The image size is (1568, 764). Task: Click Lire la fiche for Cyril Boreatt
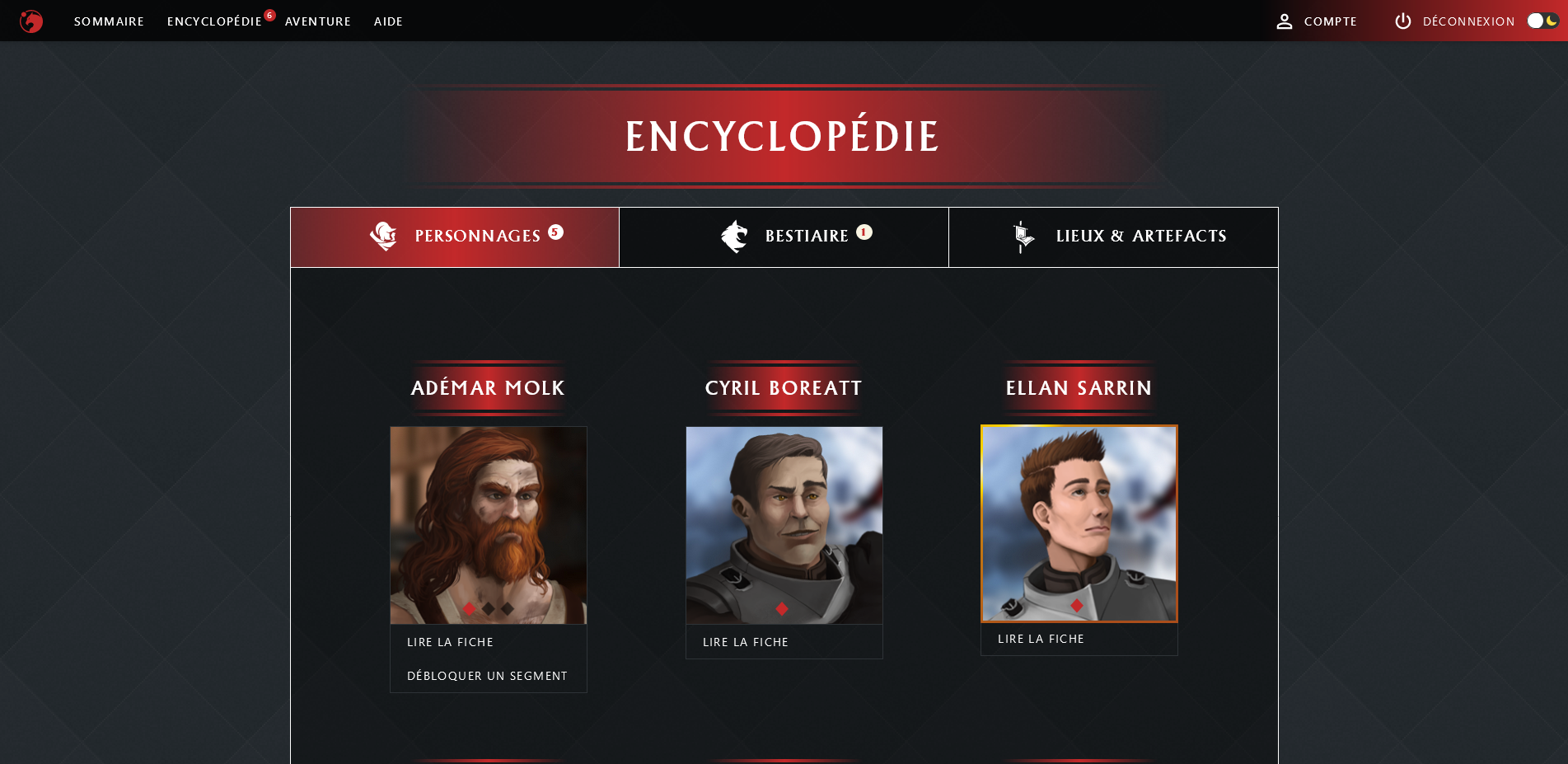click(745, 642)
